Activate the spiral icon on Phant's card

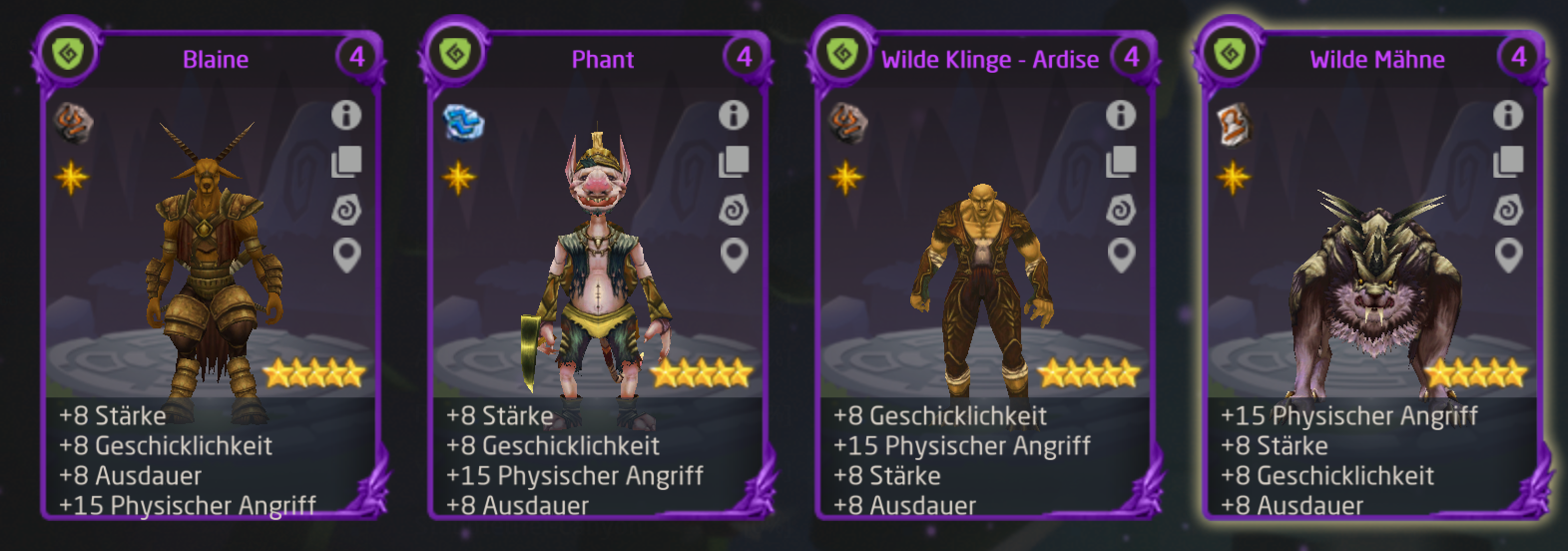(734, 210)
